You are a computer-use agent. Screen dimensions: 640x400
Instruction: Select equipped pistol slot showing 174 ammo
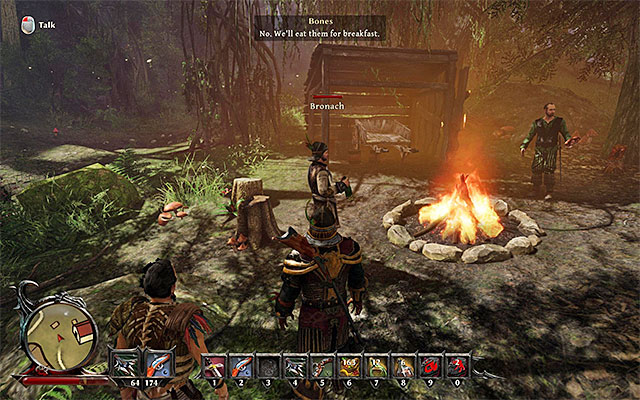pyautogui.click(x=159, y=365)
